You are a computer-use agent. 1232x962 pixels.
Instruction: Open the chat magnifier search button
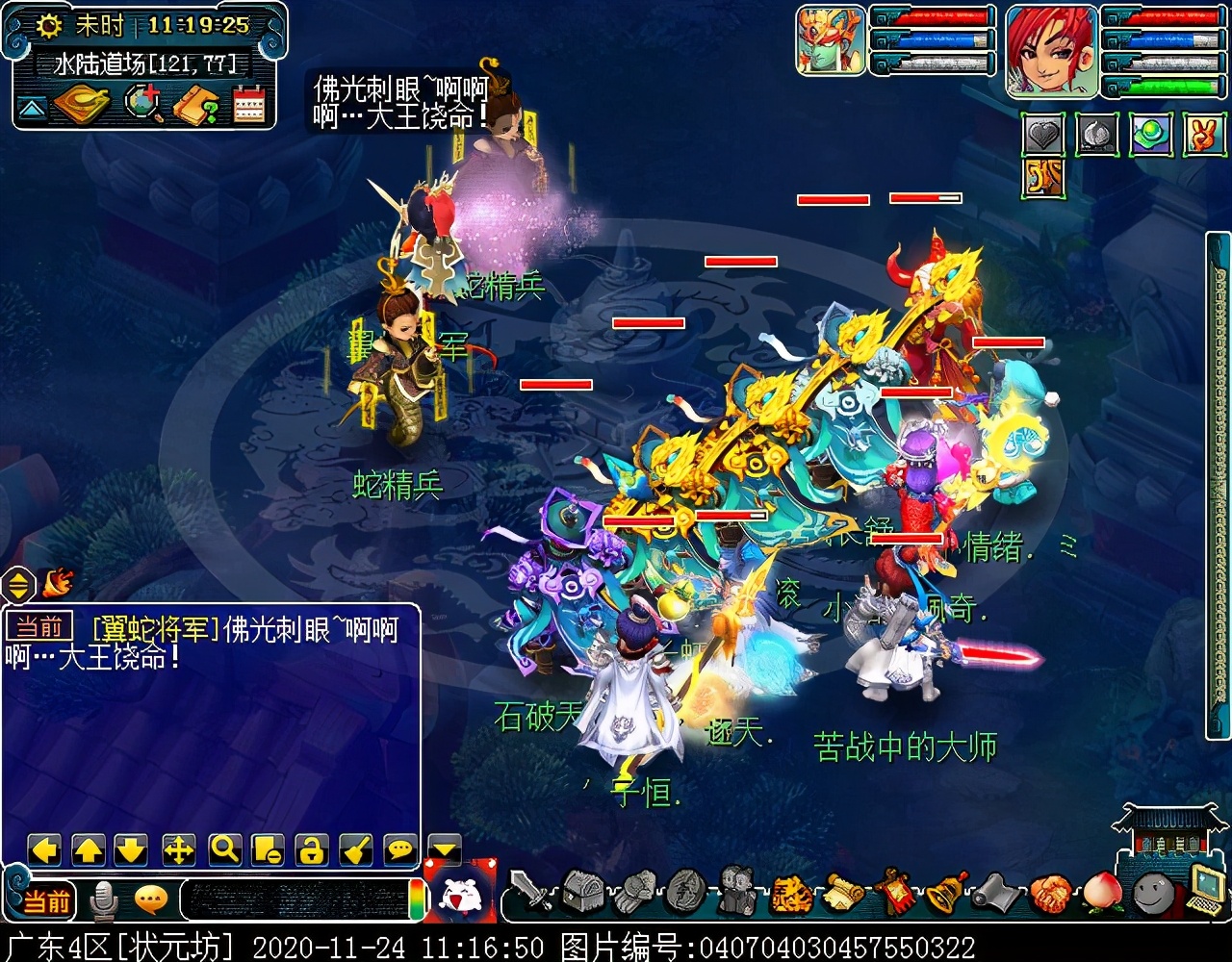pyautogui.click(x=224, y=849)
